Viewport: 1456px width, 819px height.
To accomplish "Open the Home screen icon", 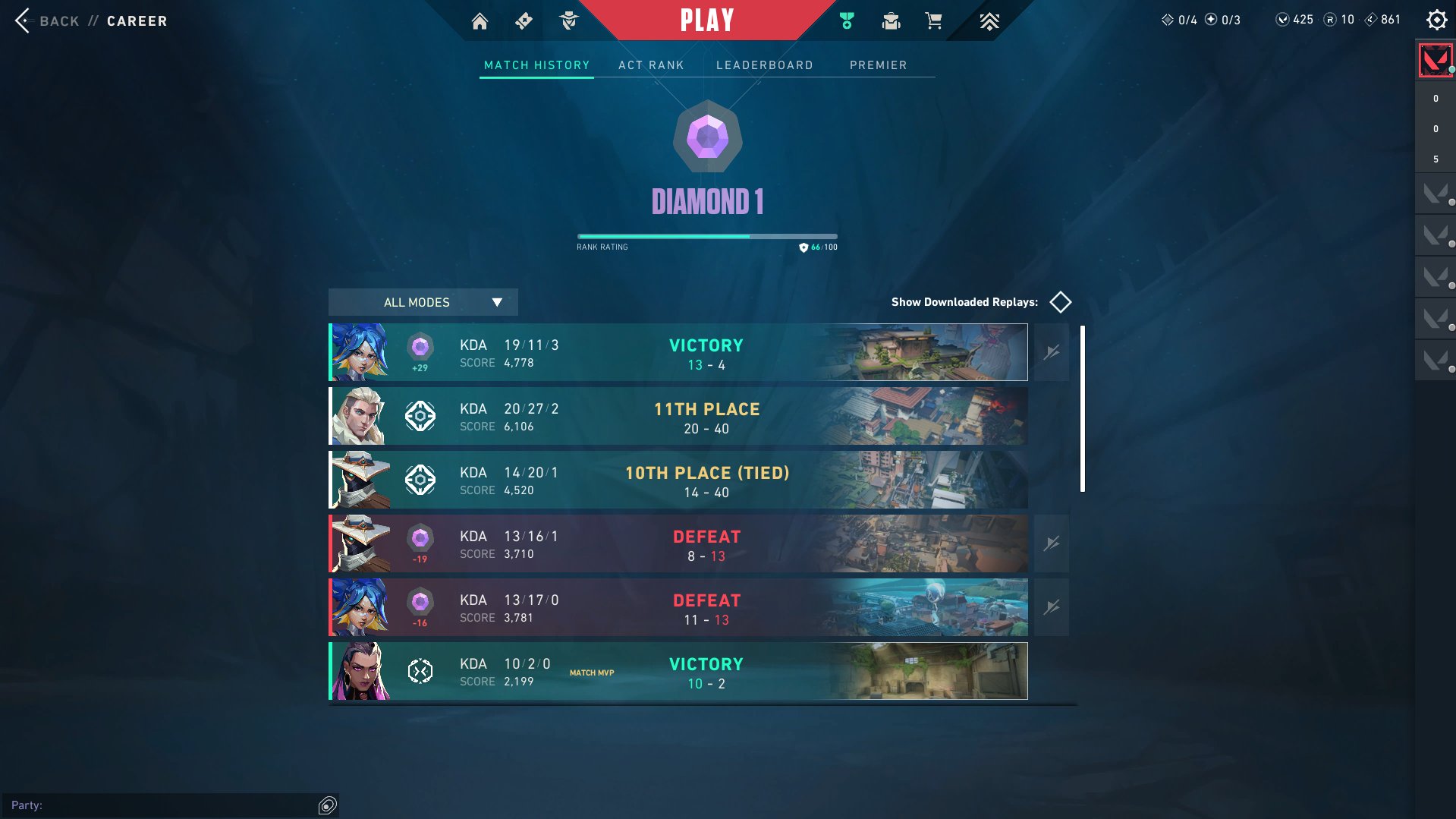I will pos(480,20).
